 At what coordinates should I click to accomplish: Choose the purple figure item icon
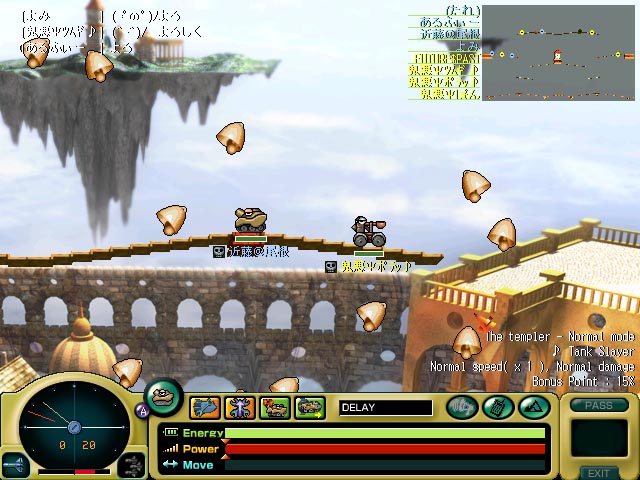point(241,407)
